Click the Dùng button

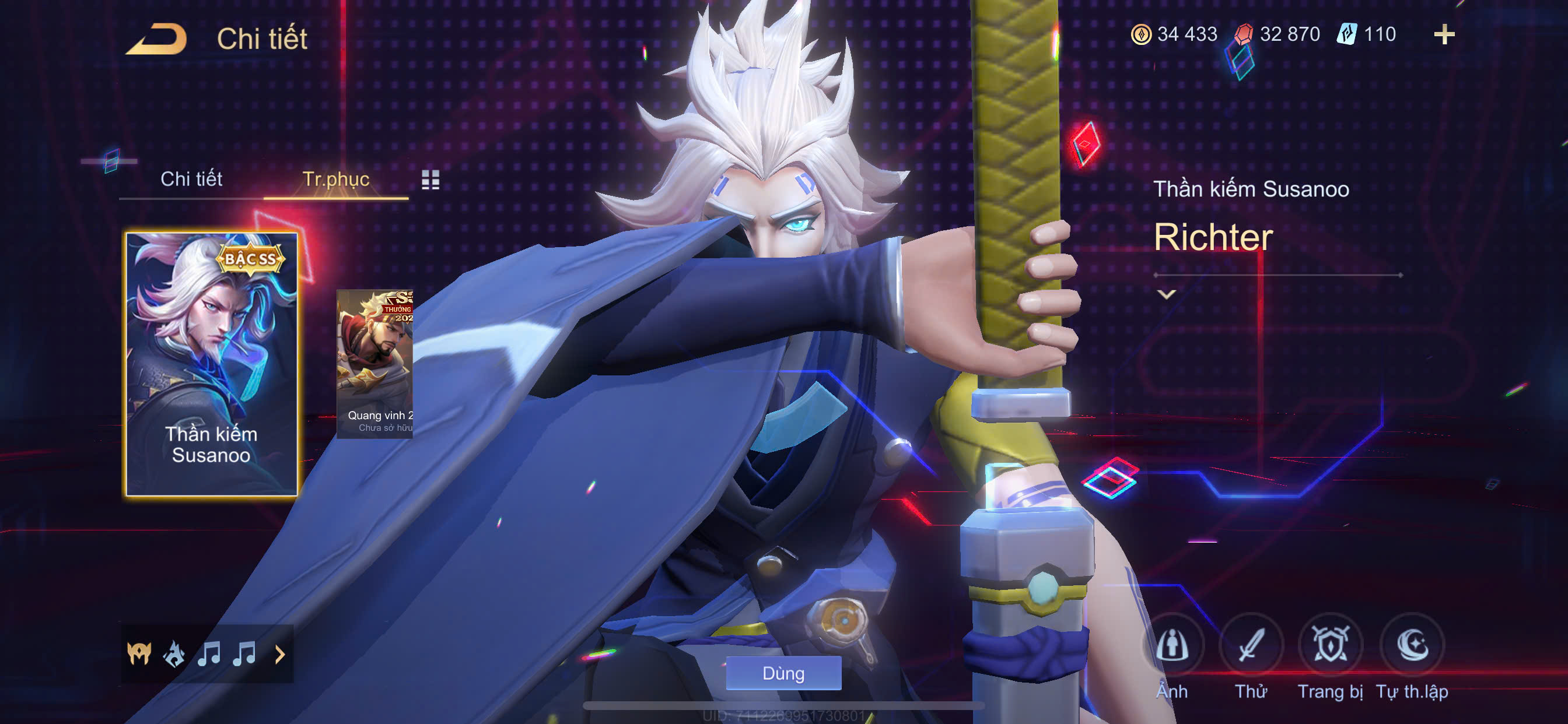click(783, 673)
